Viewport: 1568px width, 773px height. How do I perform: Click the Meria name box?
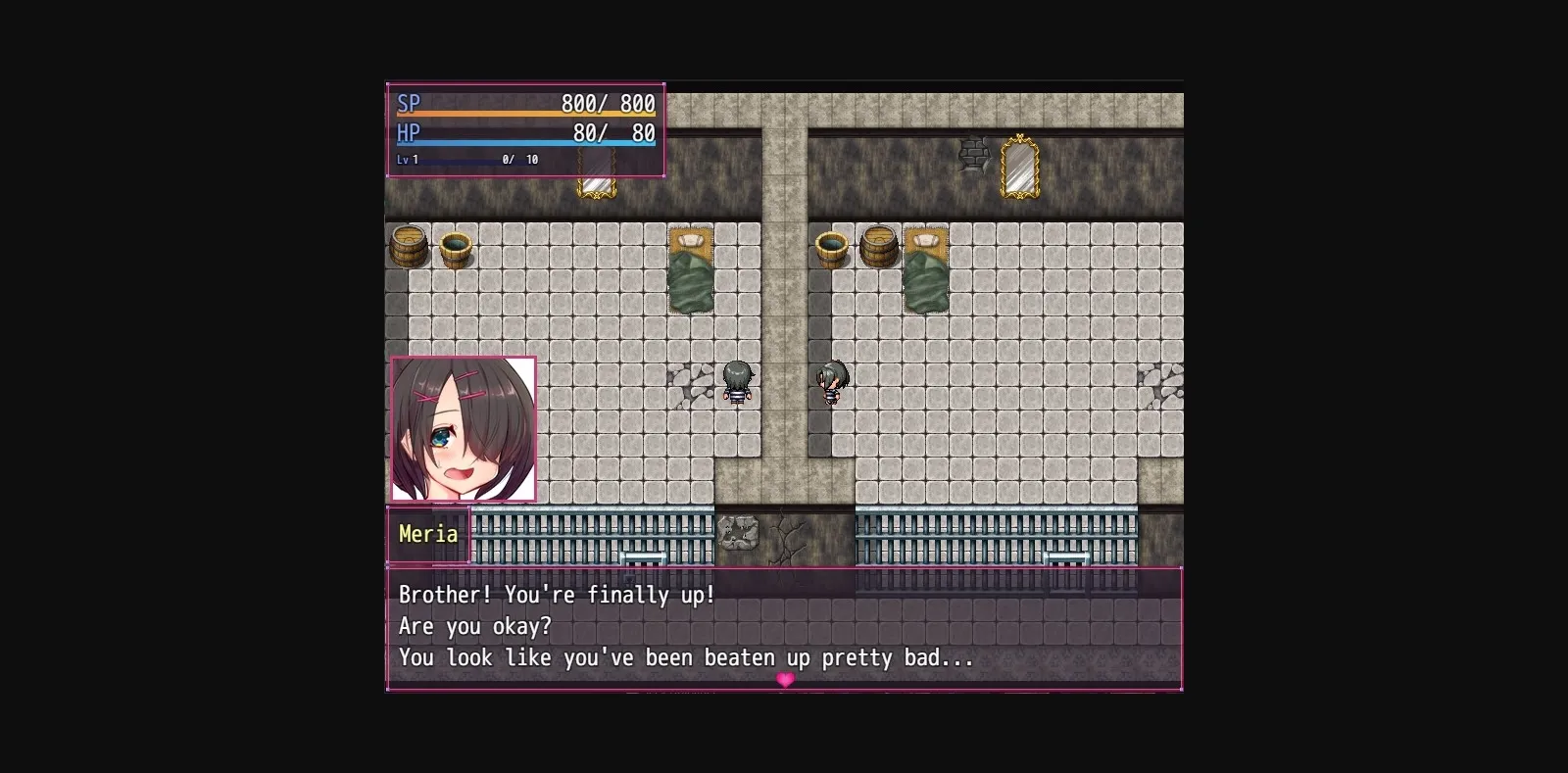tap(428, 535)
